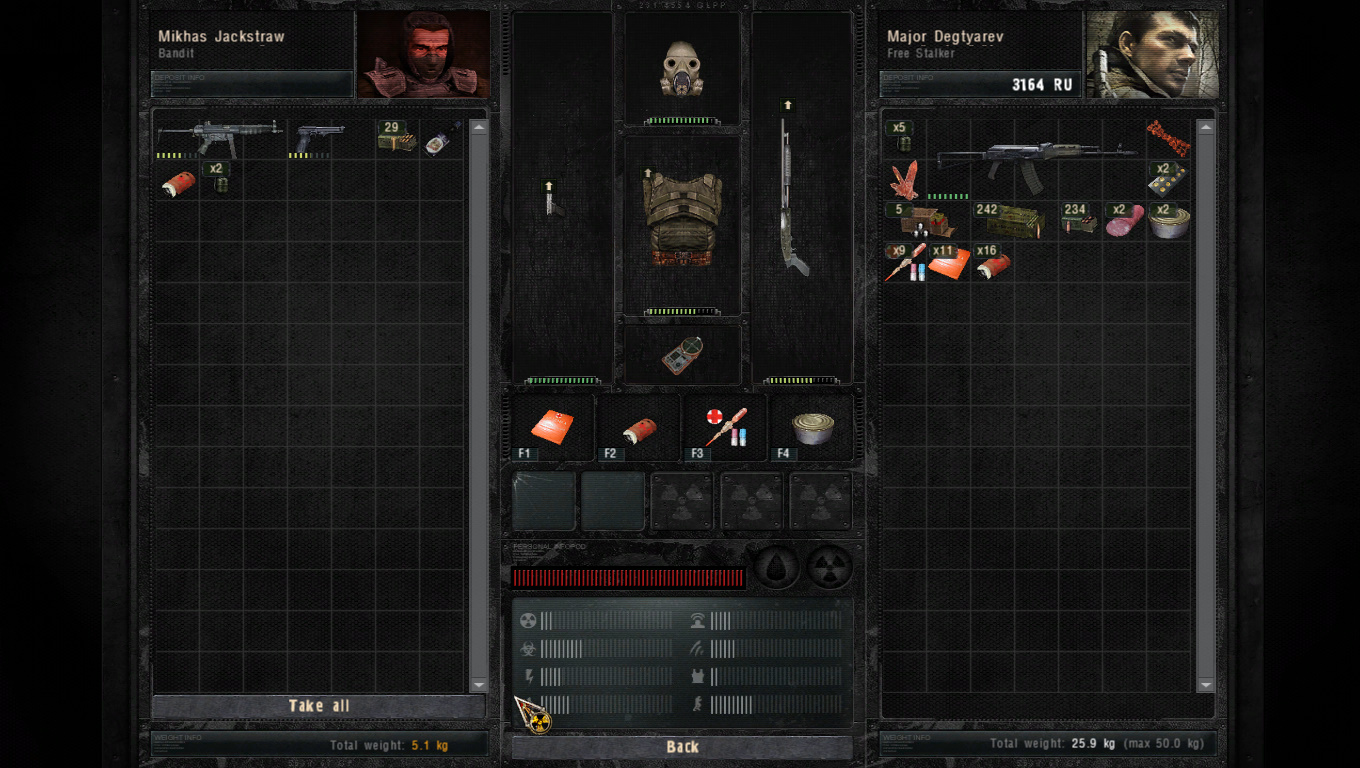Select the submachine gun in the bandit's loot
Image resolution: width=1360 pixels, height=768 pixels.
(x=218, y=137)
